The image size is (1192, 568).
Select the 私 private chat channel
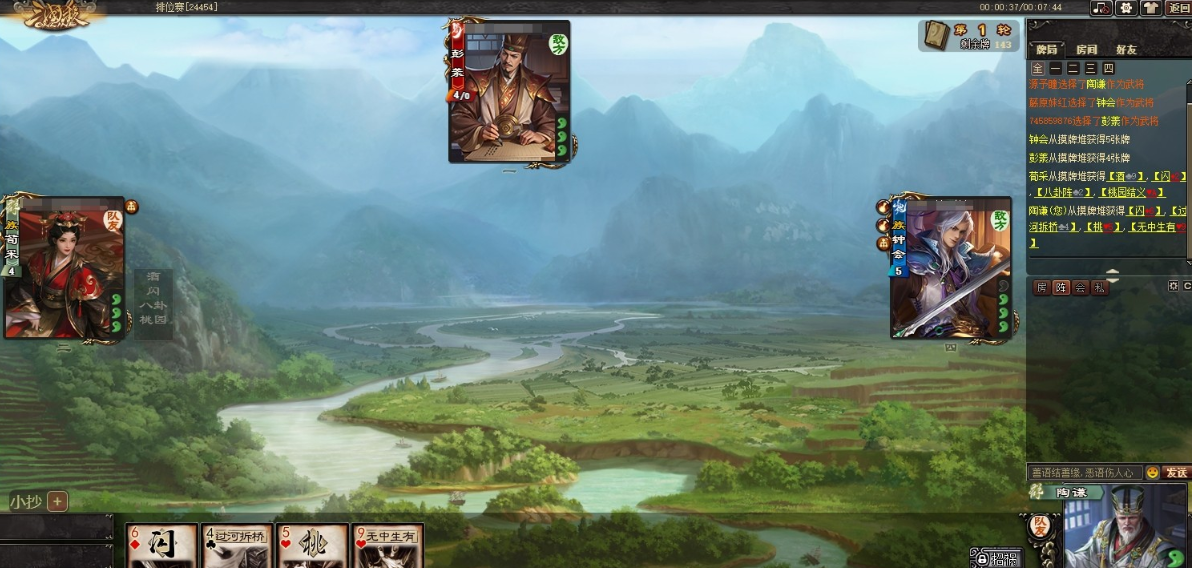click(x=1099, y=288)
